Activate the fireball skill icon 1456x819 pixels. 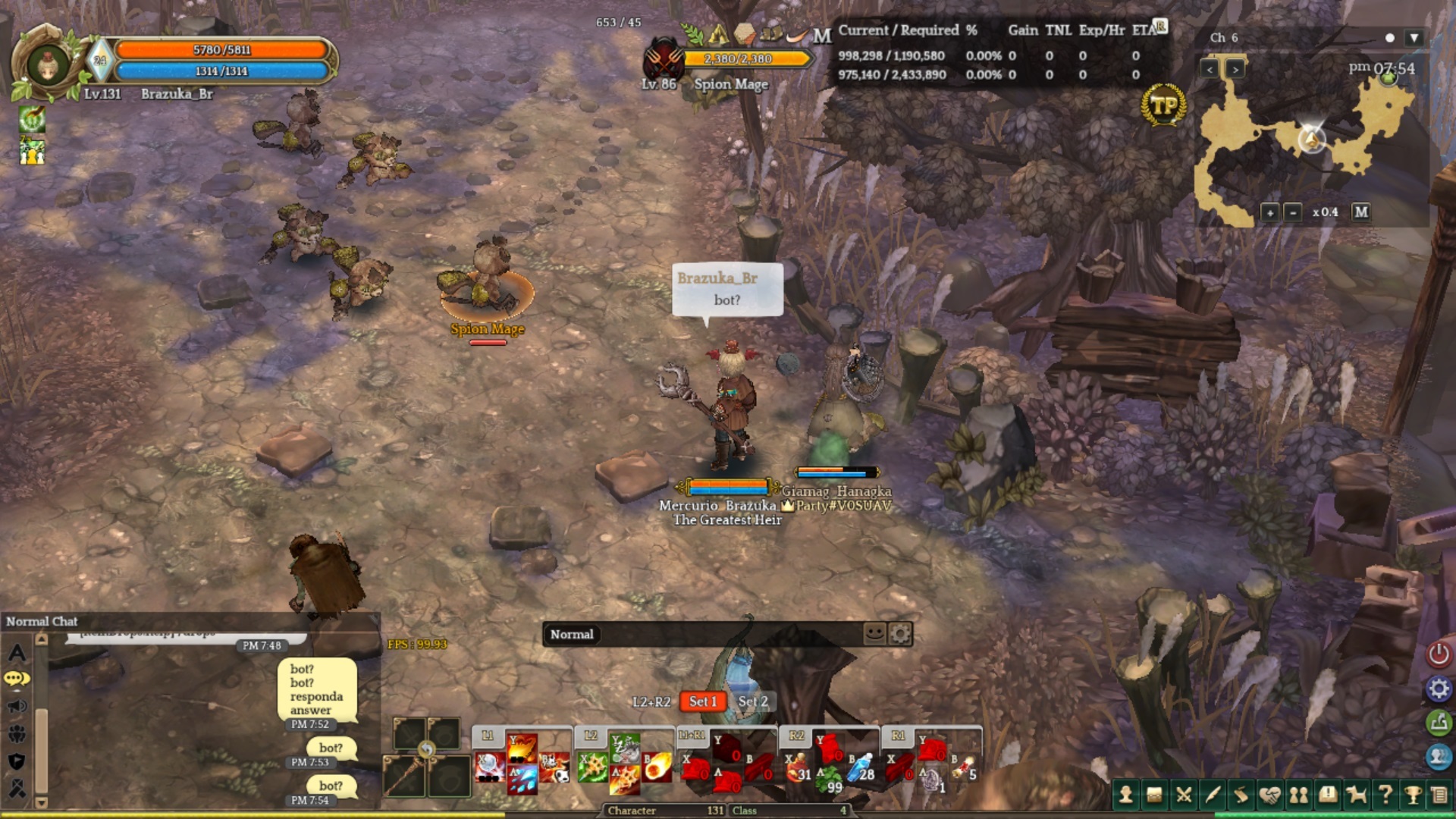[x=657, y=766]
